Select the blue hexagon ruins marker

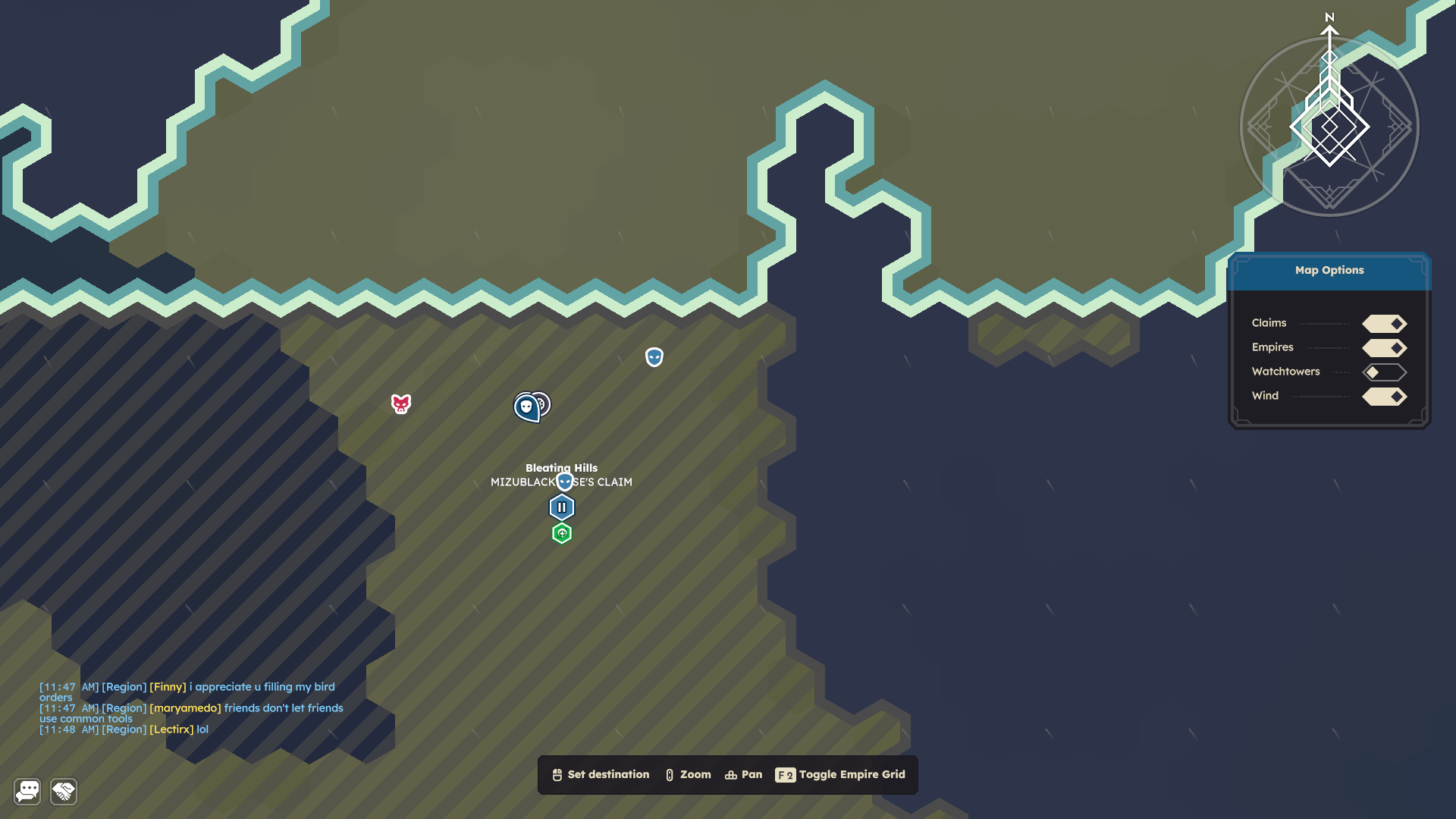point(562,507)
